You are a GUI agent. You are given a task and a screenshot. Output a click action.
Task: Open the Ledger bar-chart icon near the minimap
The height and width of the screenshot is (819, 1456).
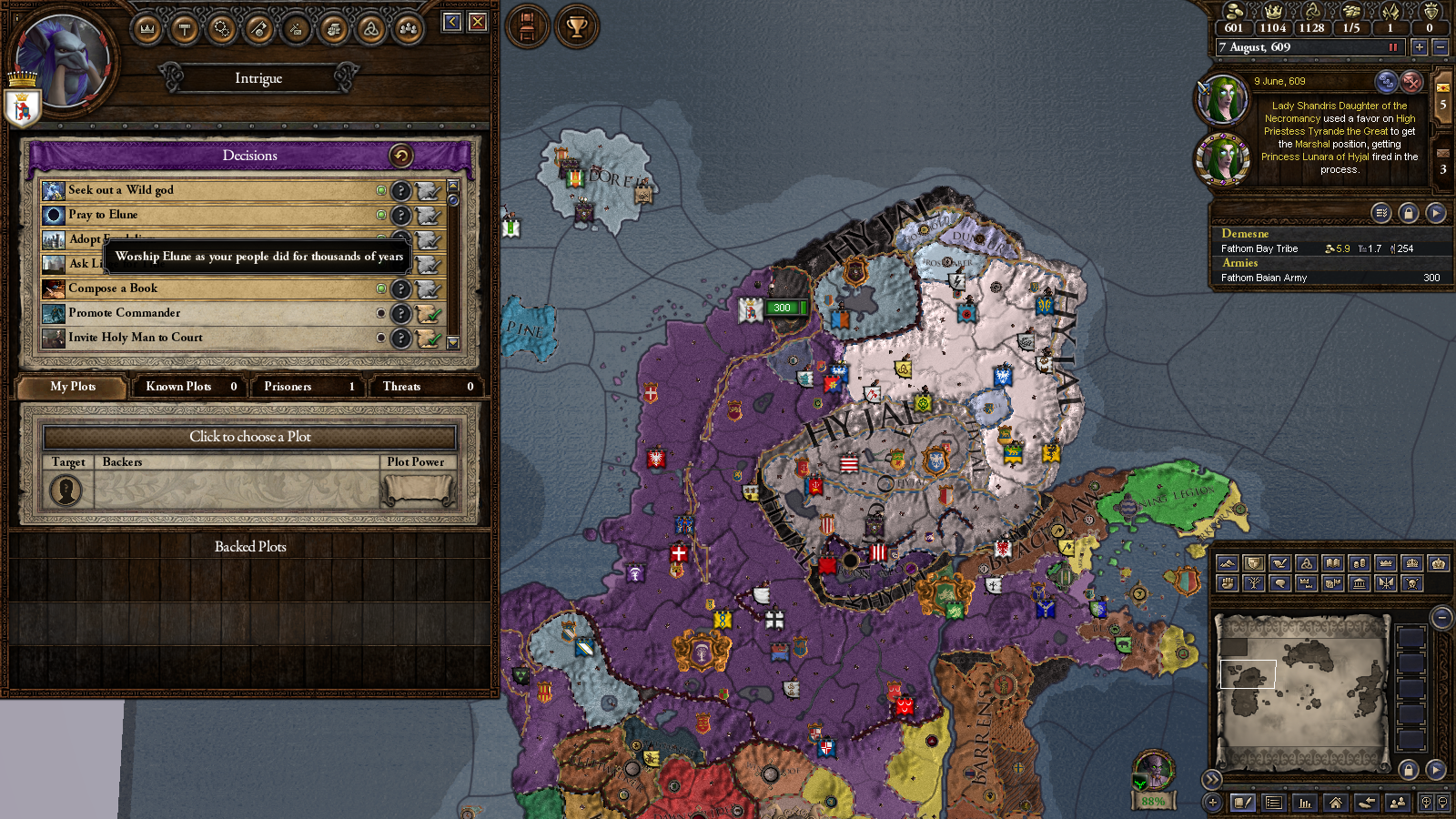click(x=1305, y=804)
